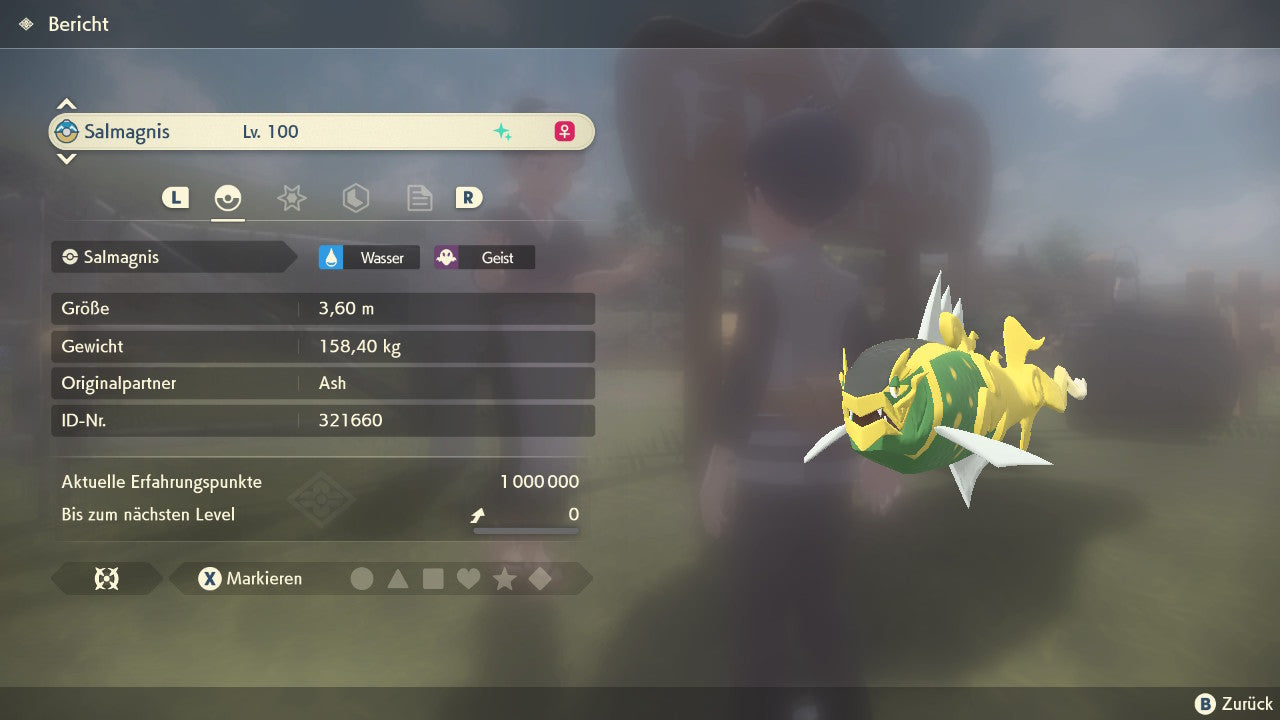Open the document notes tab
The height and width of the screenshot is (720, 1280).
coord(419,198)
